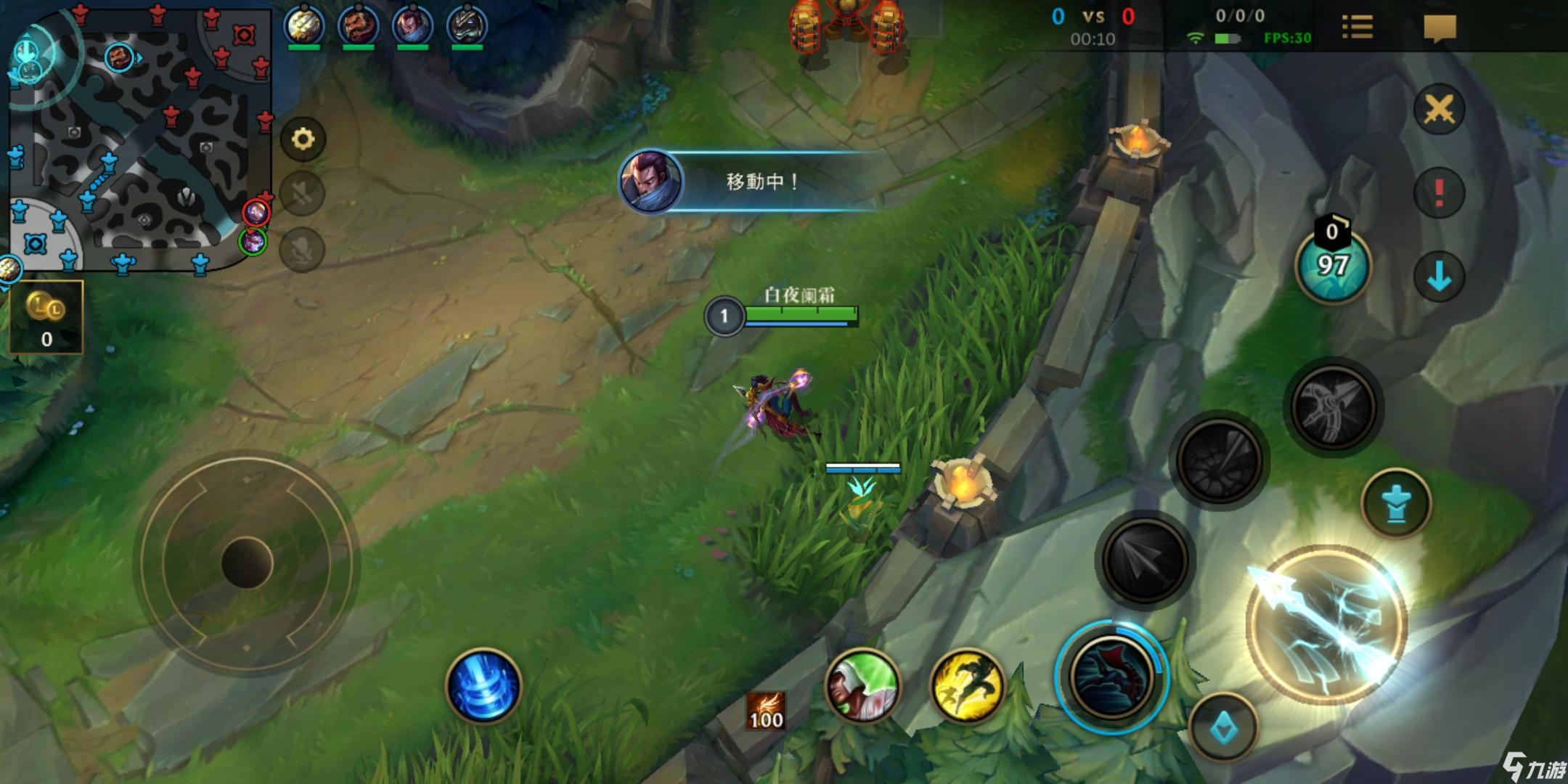
Task: Toggle the muted microphone button
Action: (x=302, y=250)
